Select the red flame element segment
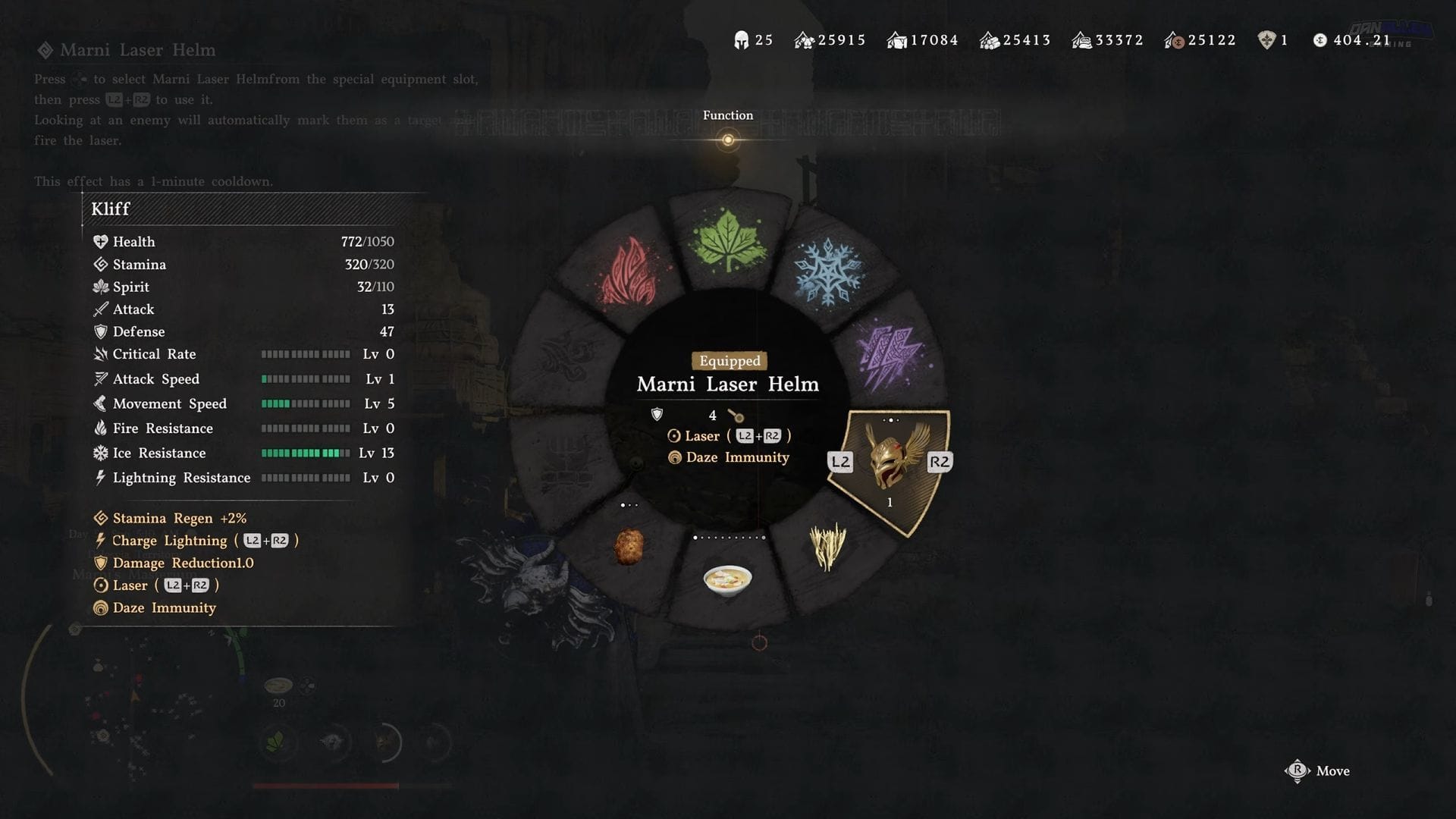 tap(629, 271)
